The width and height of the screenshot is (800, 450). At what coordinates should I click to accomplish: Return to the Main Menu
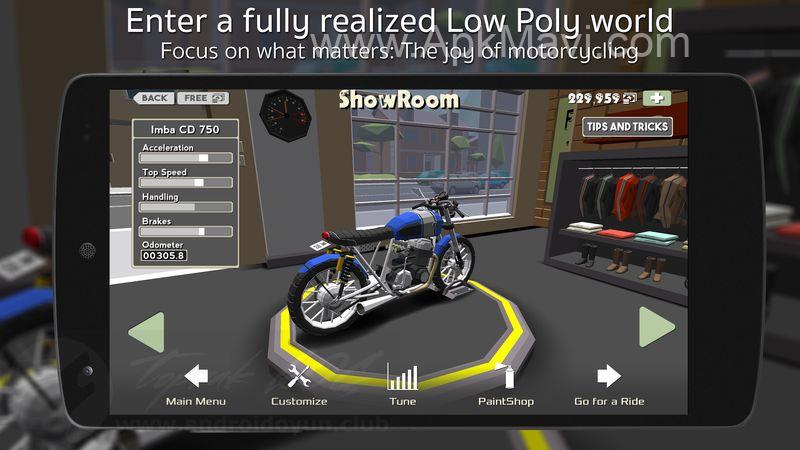point(196,384)
